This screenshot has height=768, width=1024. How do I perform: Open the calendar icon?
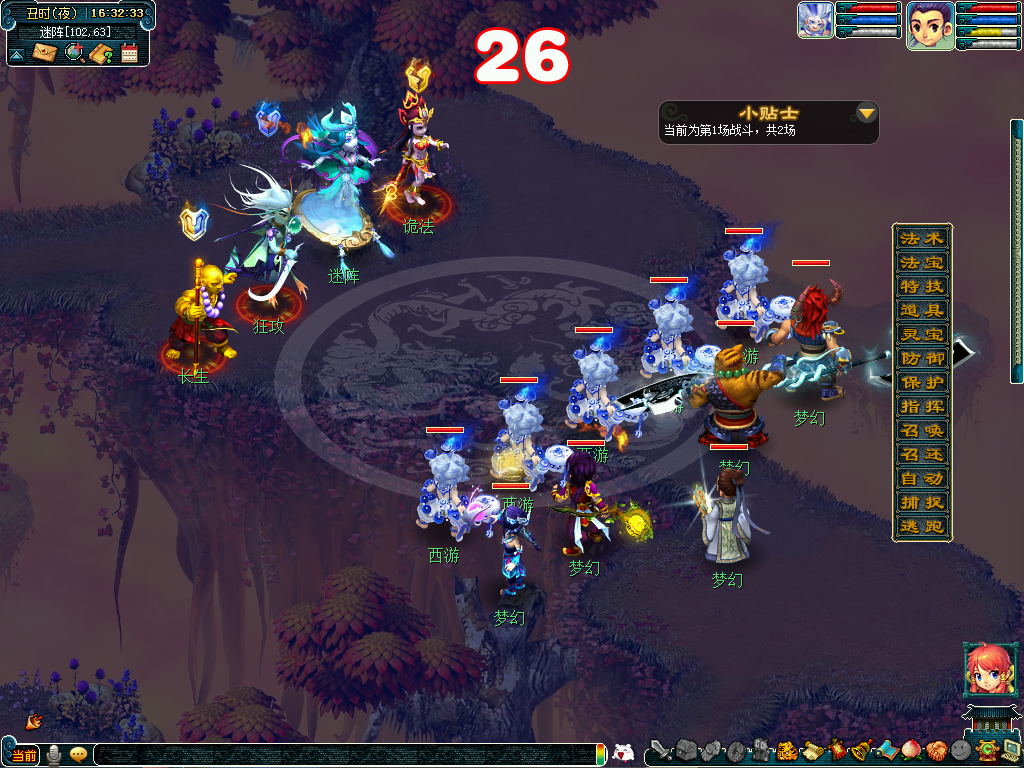pyautogui.click(x=129, y=53)
